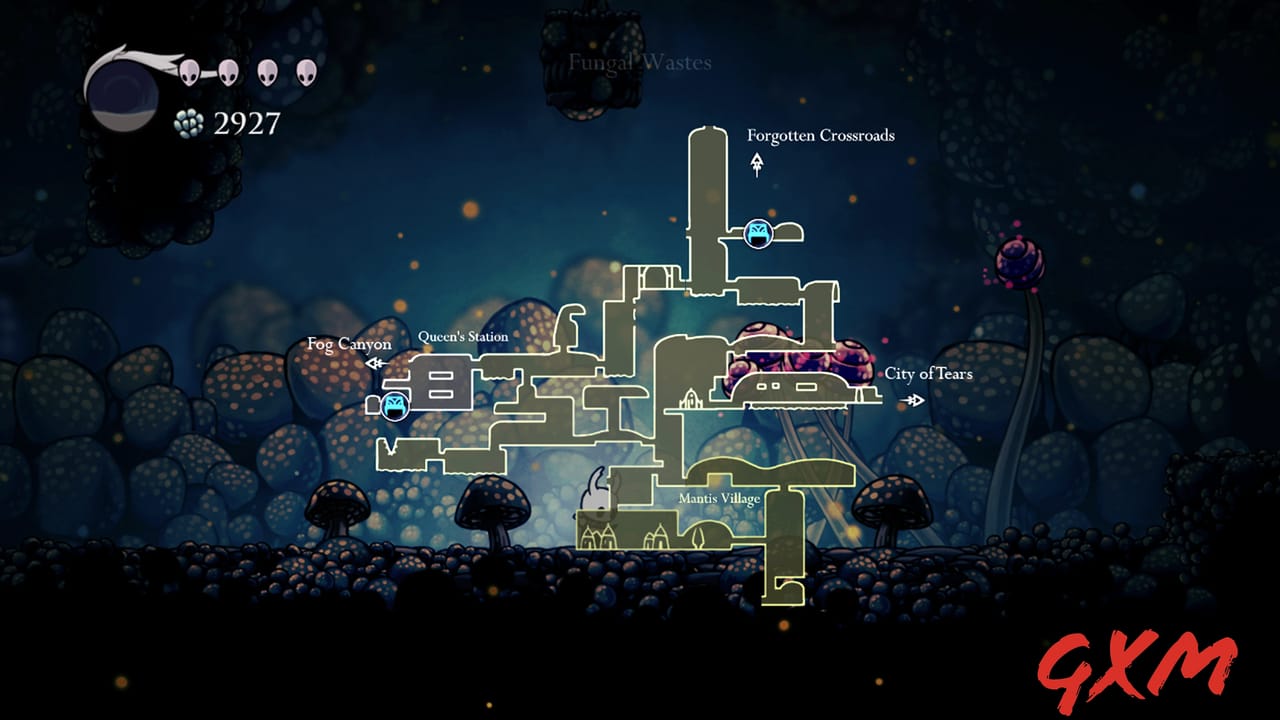The image size is (1280, 720).
Task: Select the Fungal Wastes title at the top
Action: click(x=640, y=62)
